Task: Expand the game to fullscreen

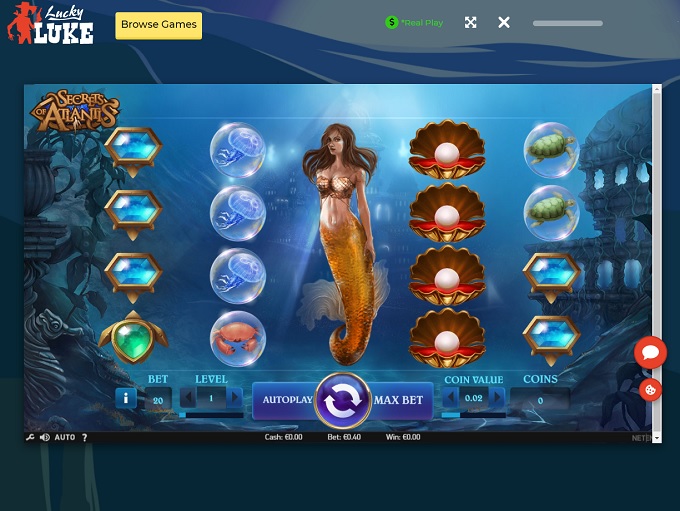Action: pos(471,22)
